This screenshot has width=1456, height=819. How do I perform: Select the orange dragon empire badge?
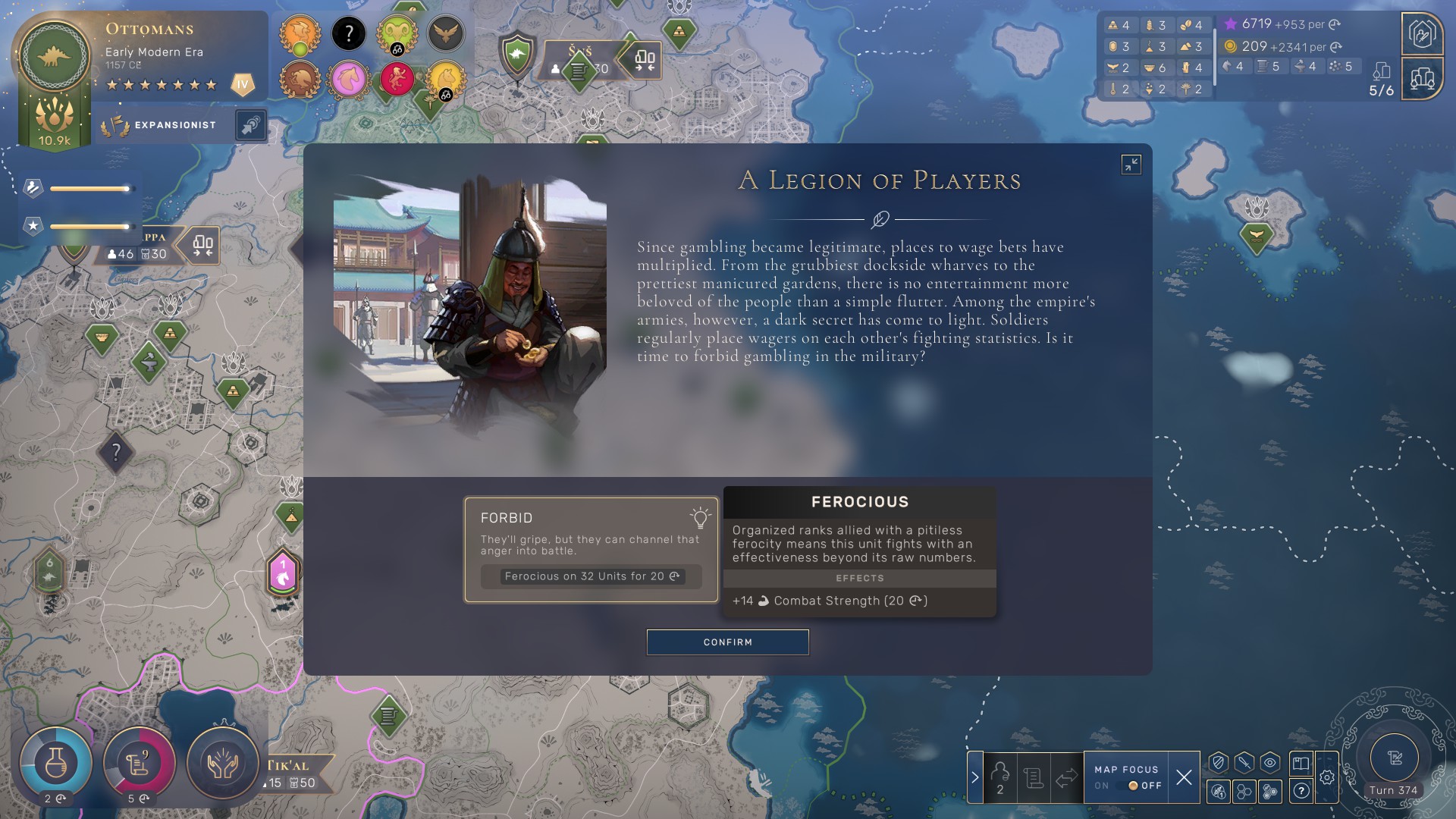click(x=300, y=33)
